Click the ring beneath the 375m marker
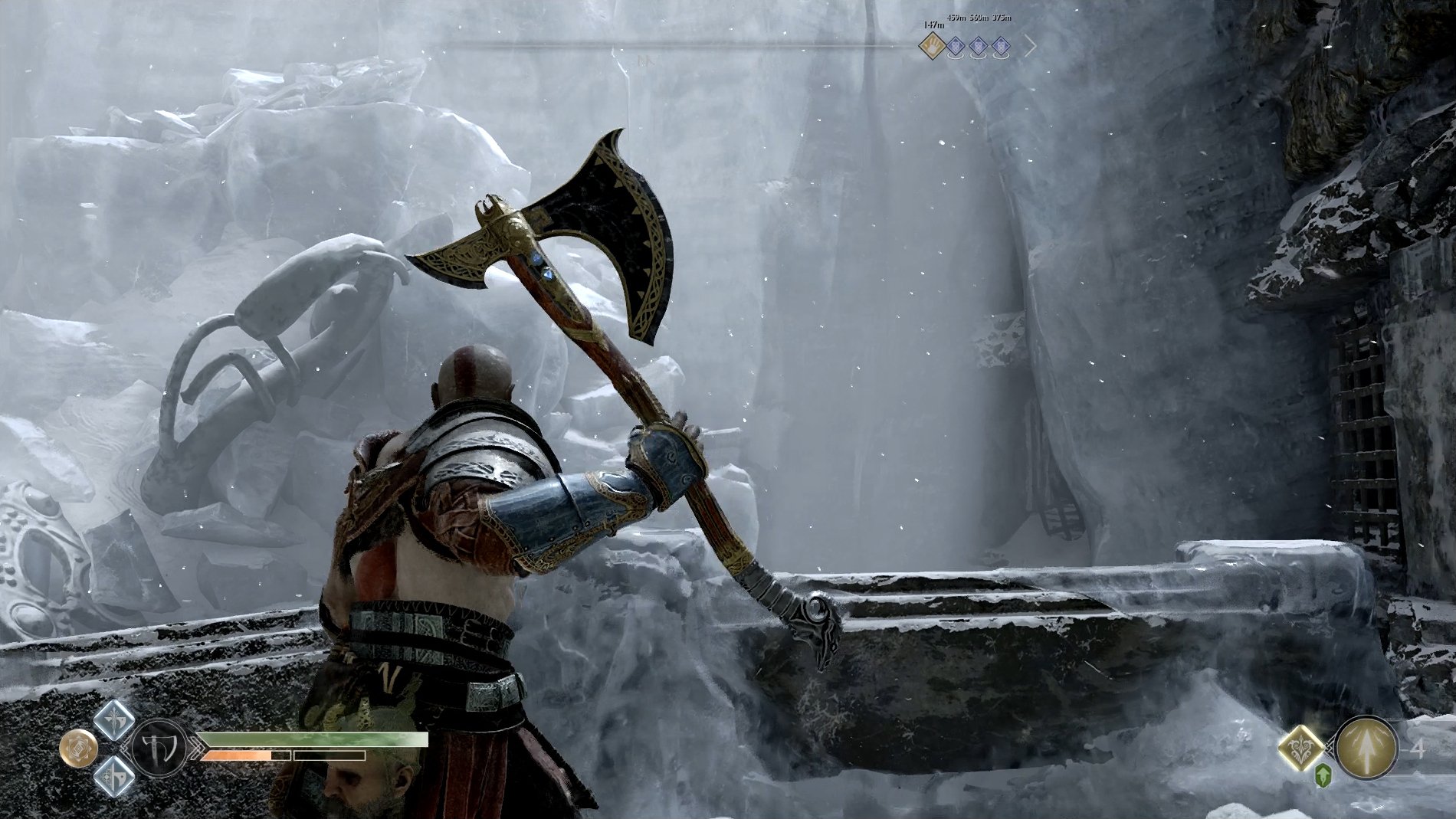 [x=1000, y=58]
